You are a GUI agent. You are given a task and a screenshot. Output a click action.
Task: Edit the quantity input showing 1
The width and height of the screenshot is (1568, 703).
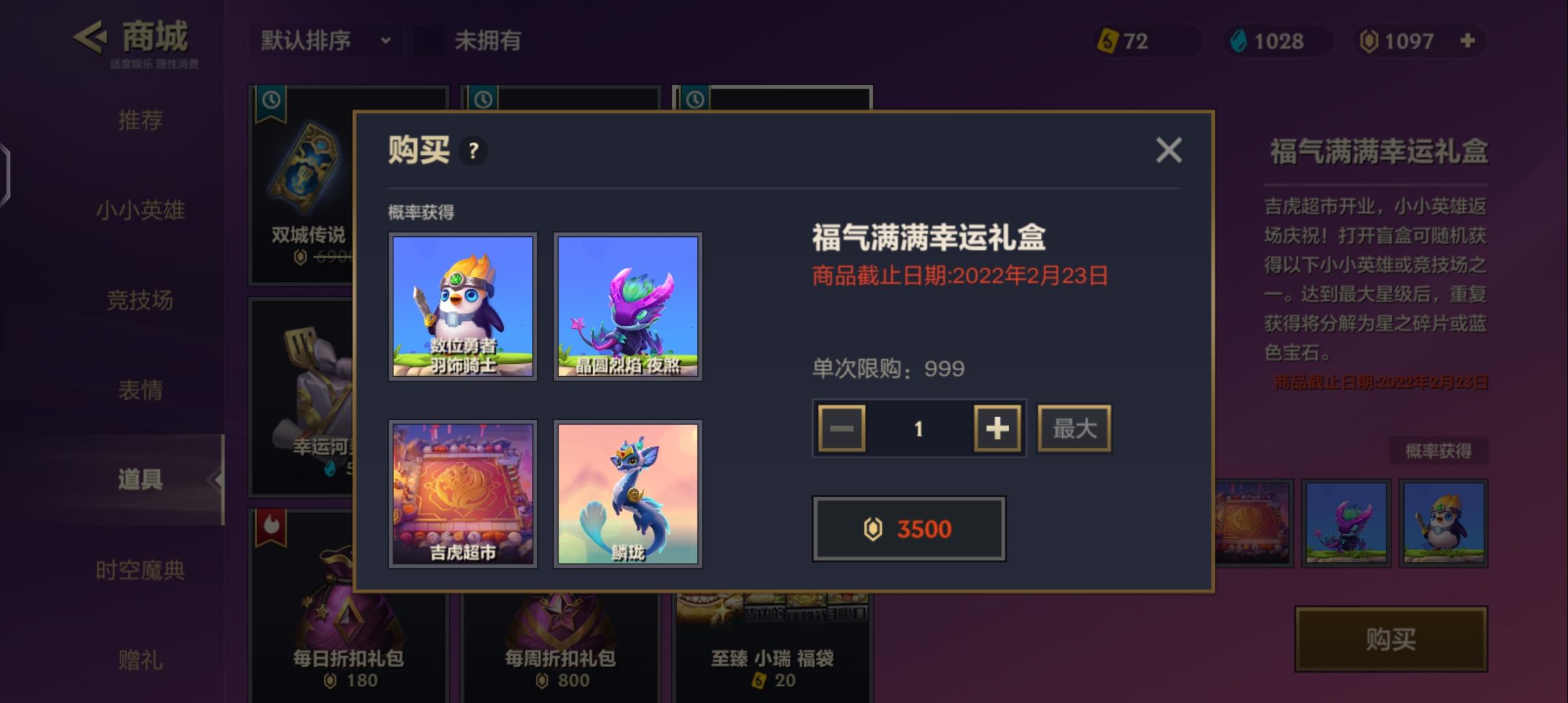coord(918,428)
